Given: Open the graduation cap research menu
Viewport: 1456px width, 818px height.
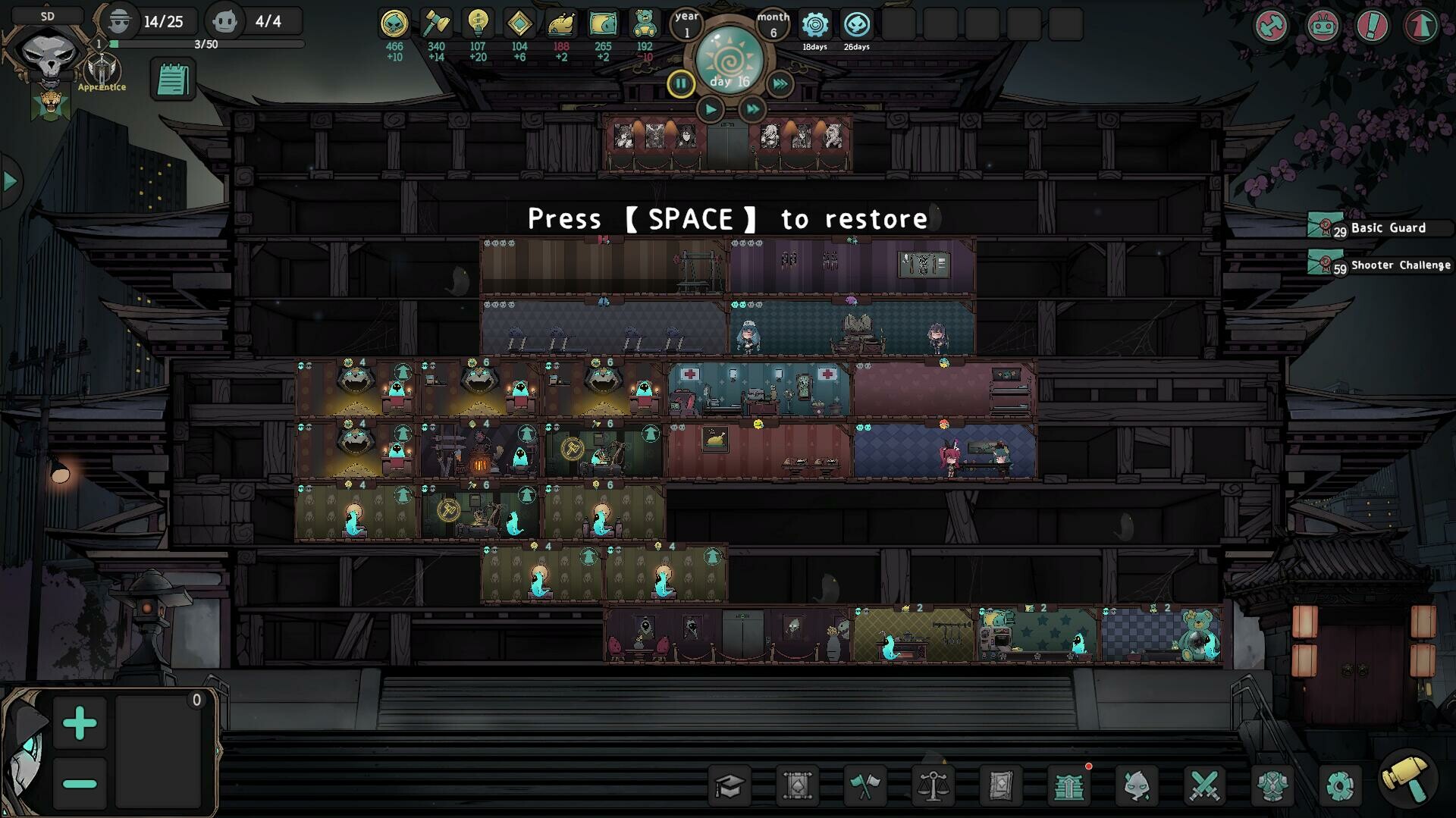Looking at the screenshot, I should [x=729, y=785].
